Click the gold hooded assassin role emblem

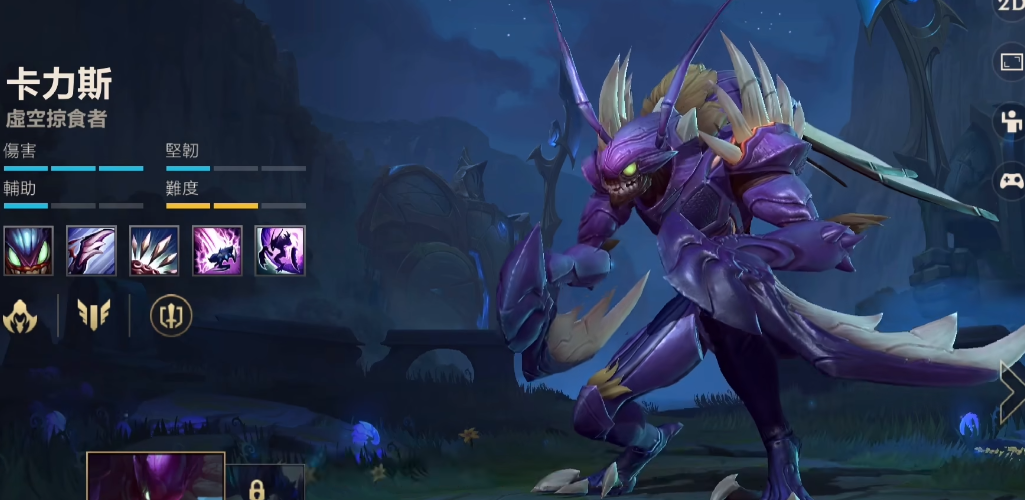pyautogui.click(x=20, y=316)
